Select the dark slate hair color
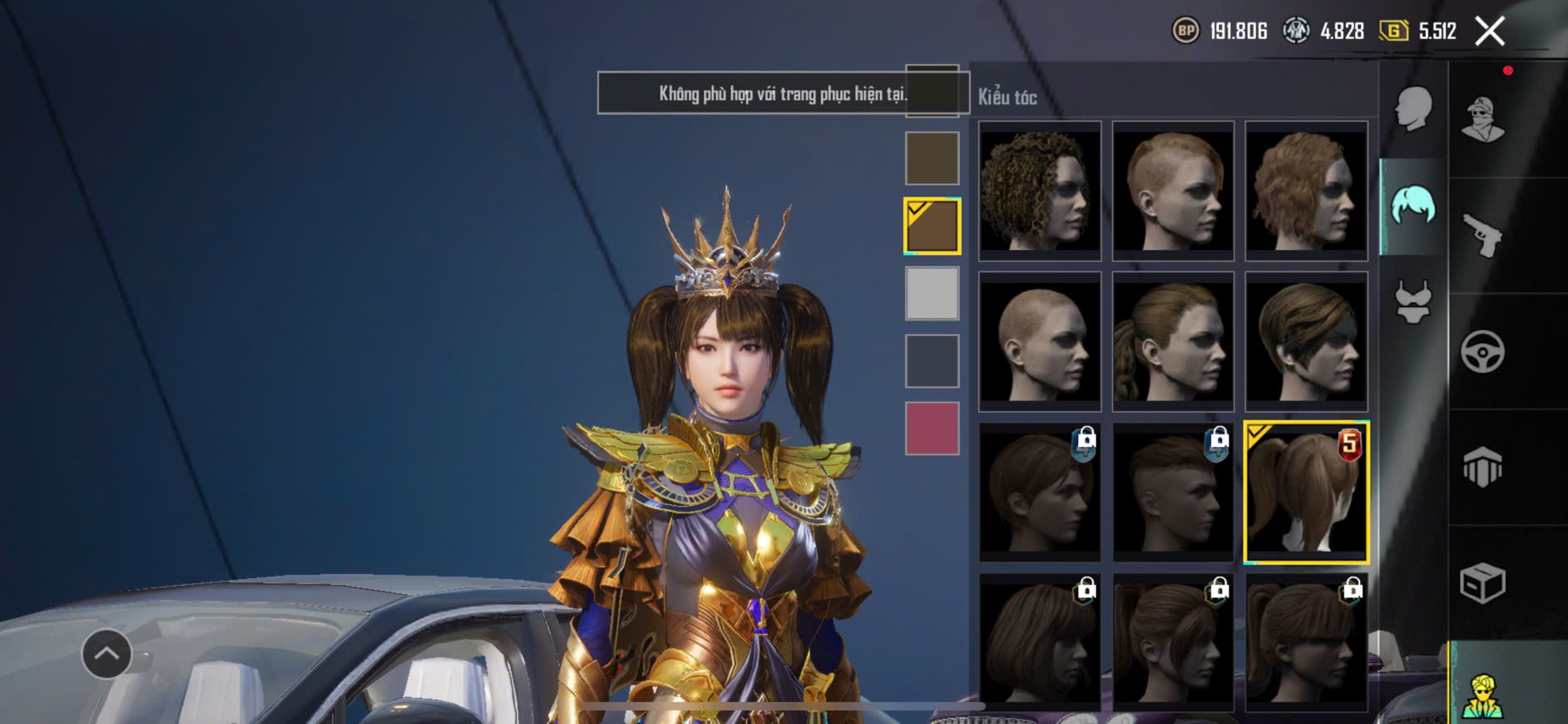The height and width of the screenshot is (724, 1568). click(x=932, y=361)
